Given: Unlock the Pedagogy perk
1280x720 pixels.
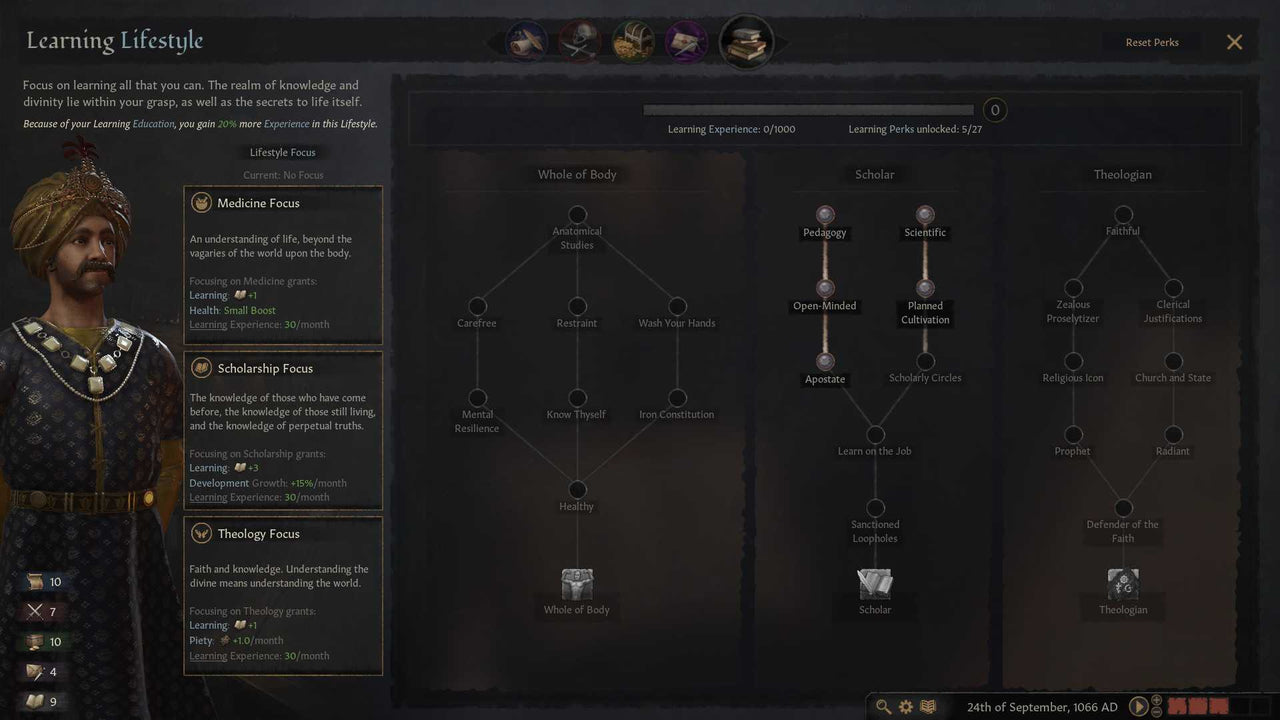Looking at the screenshot, I should [824, 214].
